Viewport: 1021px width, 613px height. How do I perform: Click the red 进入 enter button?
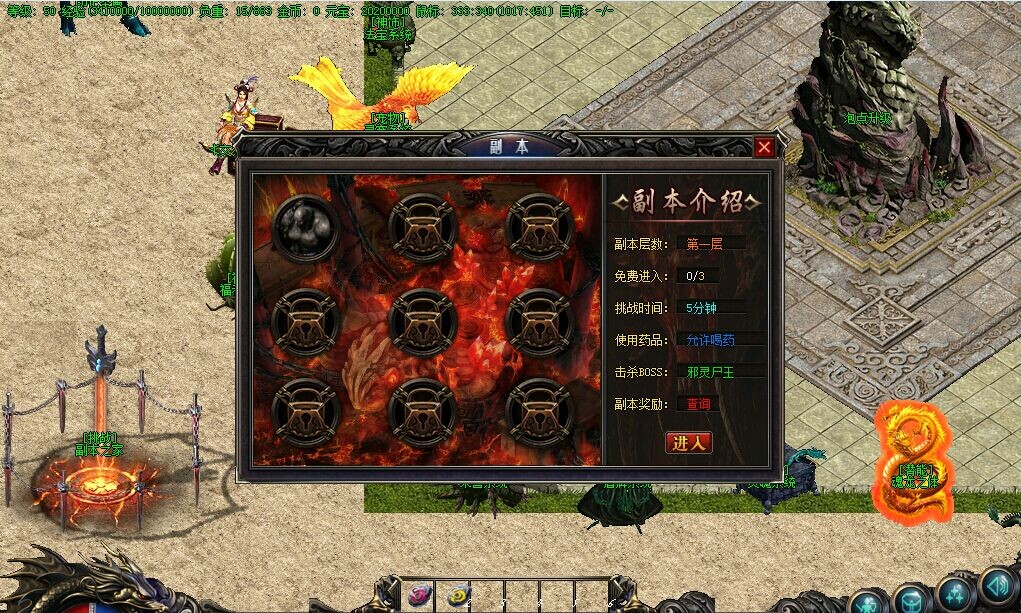(689, 442)
